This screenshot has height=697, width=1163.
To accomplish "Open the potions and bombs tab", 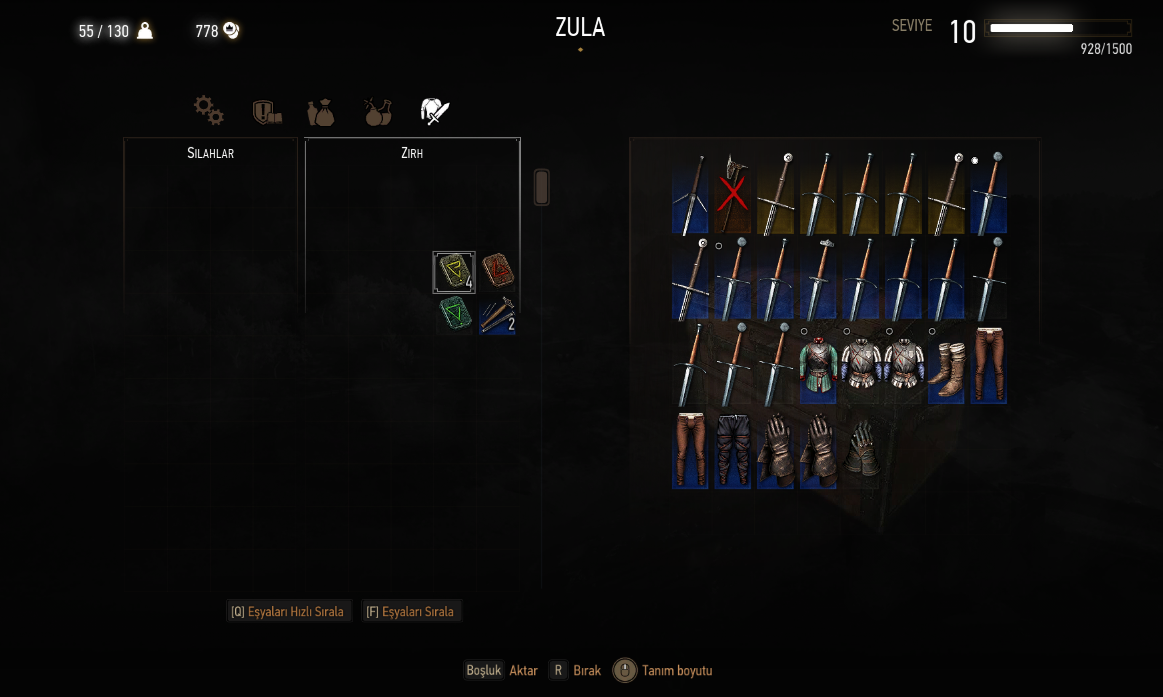I will coord(377,111).
